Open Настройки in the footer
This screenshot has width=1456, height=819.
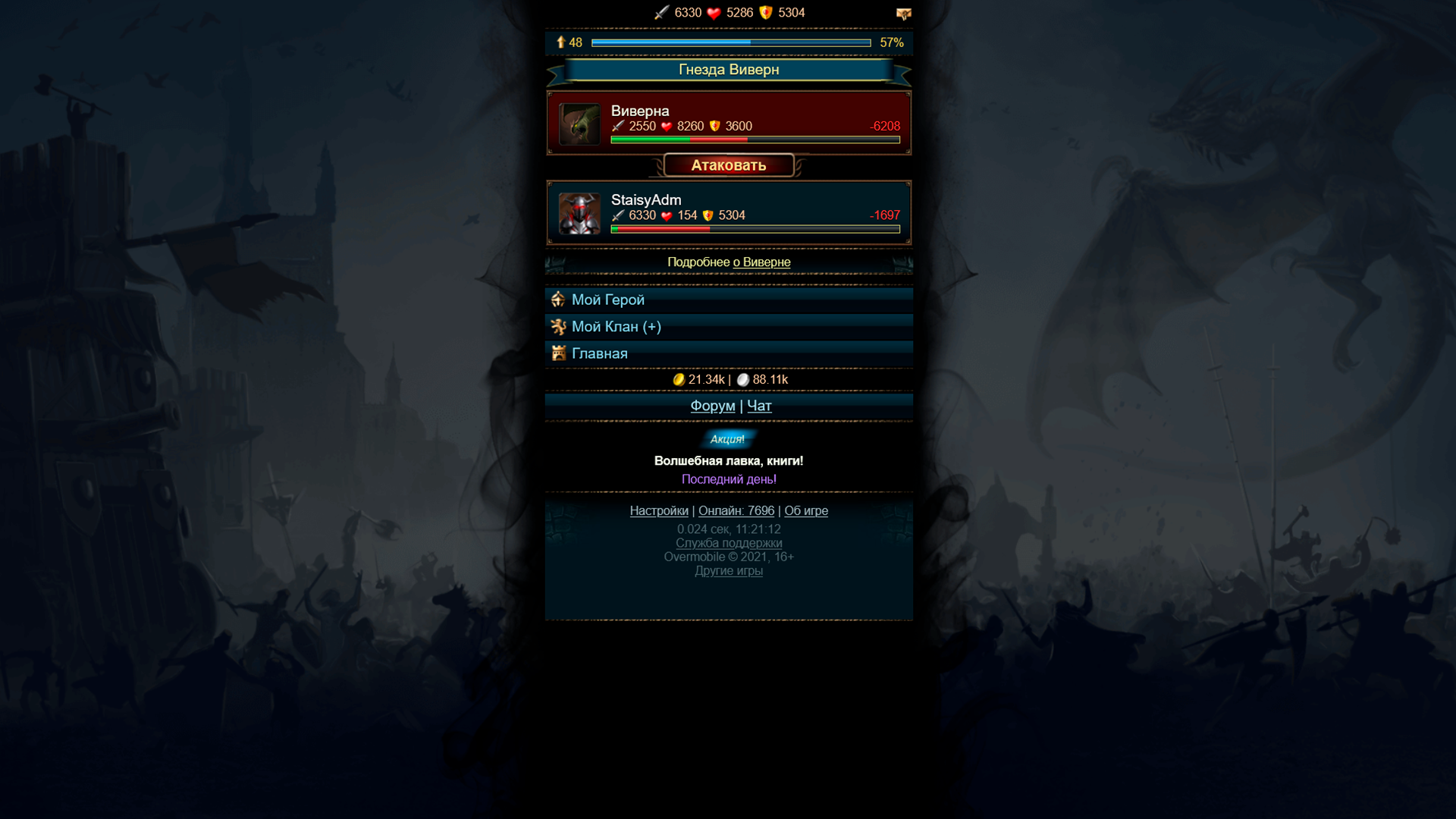[x=659, y=511]
